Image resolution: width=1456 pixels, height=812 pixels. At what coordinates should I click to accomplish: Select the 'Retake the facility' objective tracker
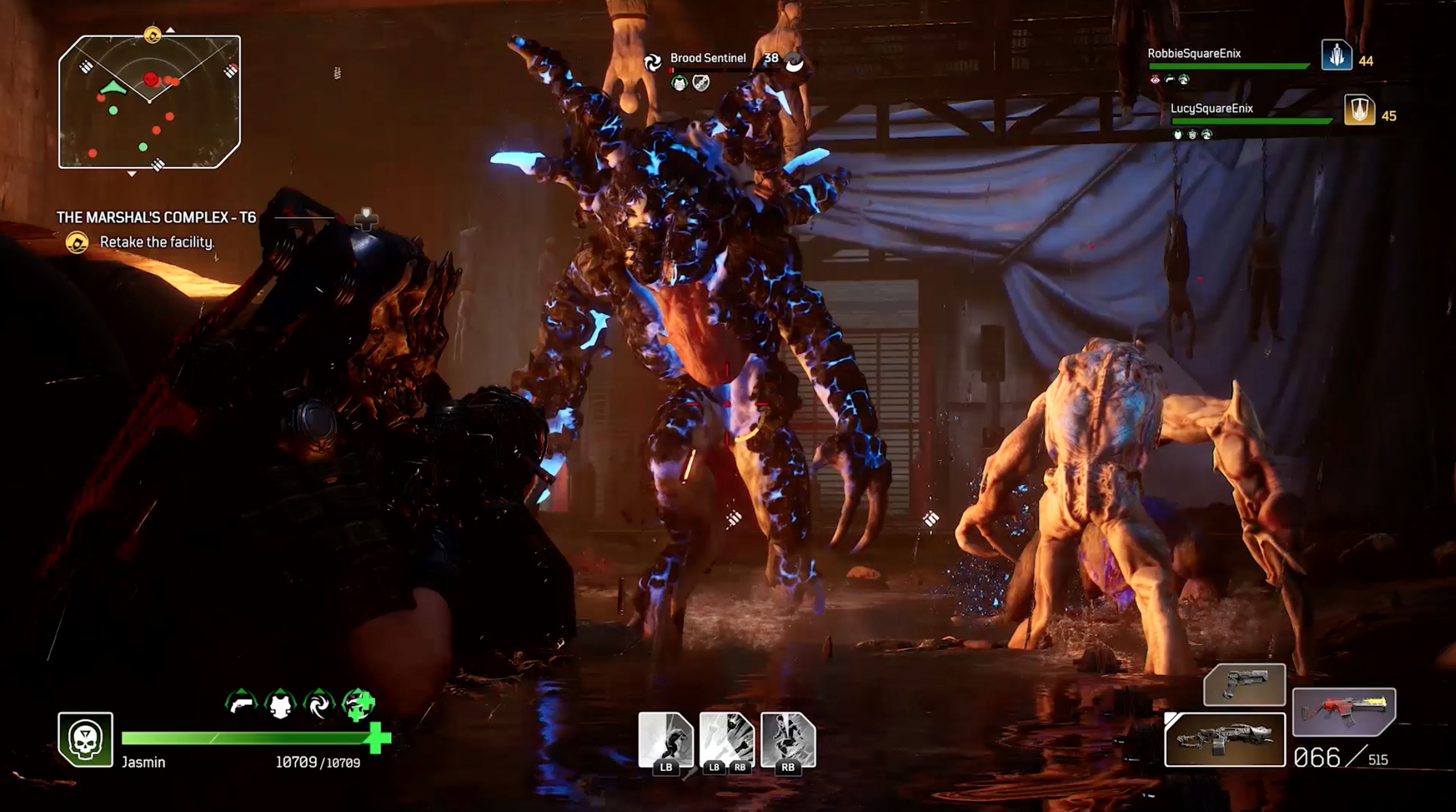point(157,242)
